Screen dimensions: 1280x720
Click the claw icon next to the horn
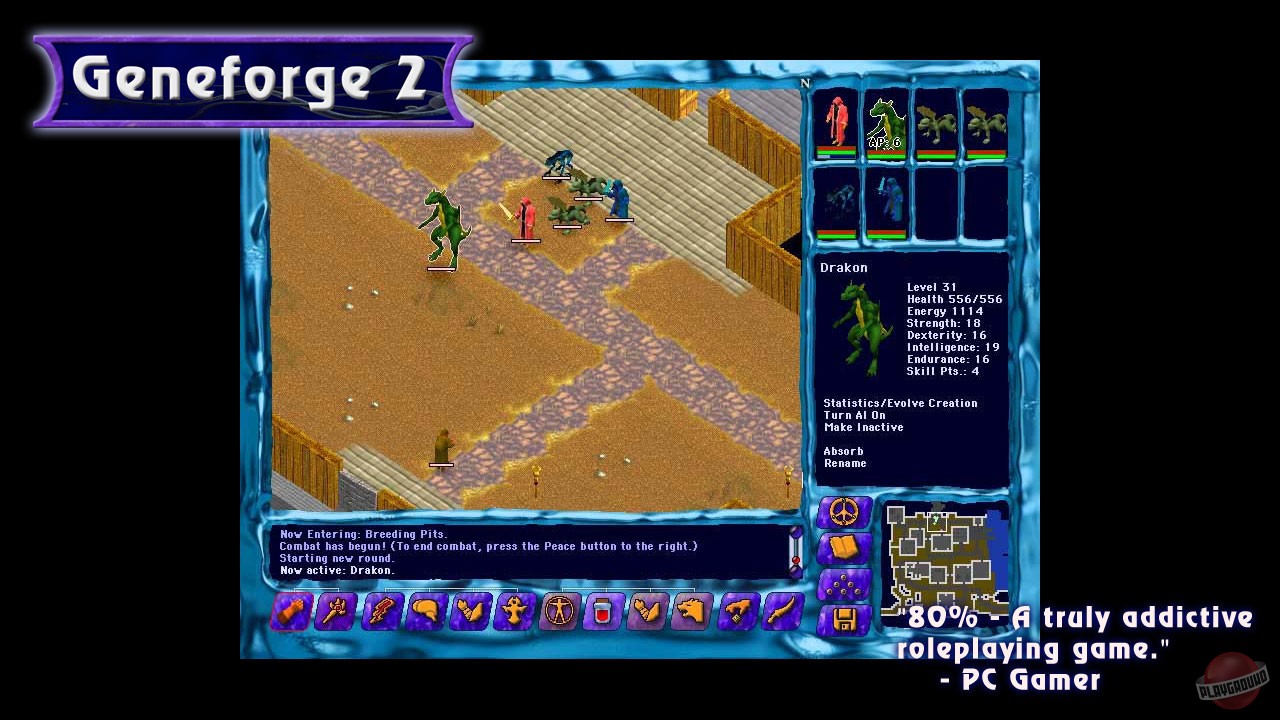470,612
